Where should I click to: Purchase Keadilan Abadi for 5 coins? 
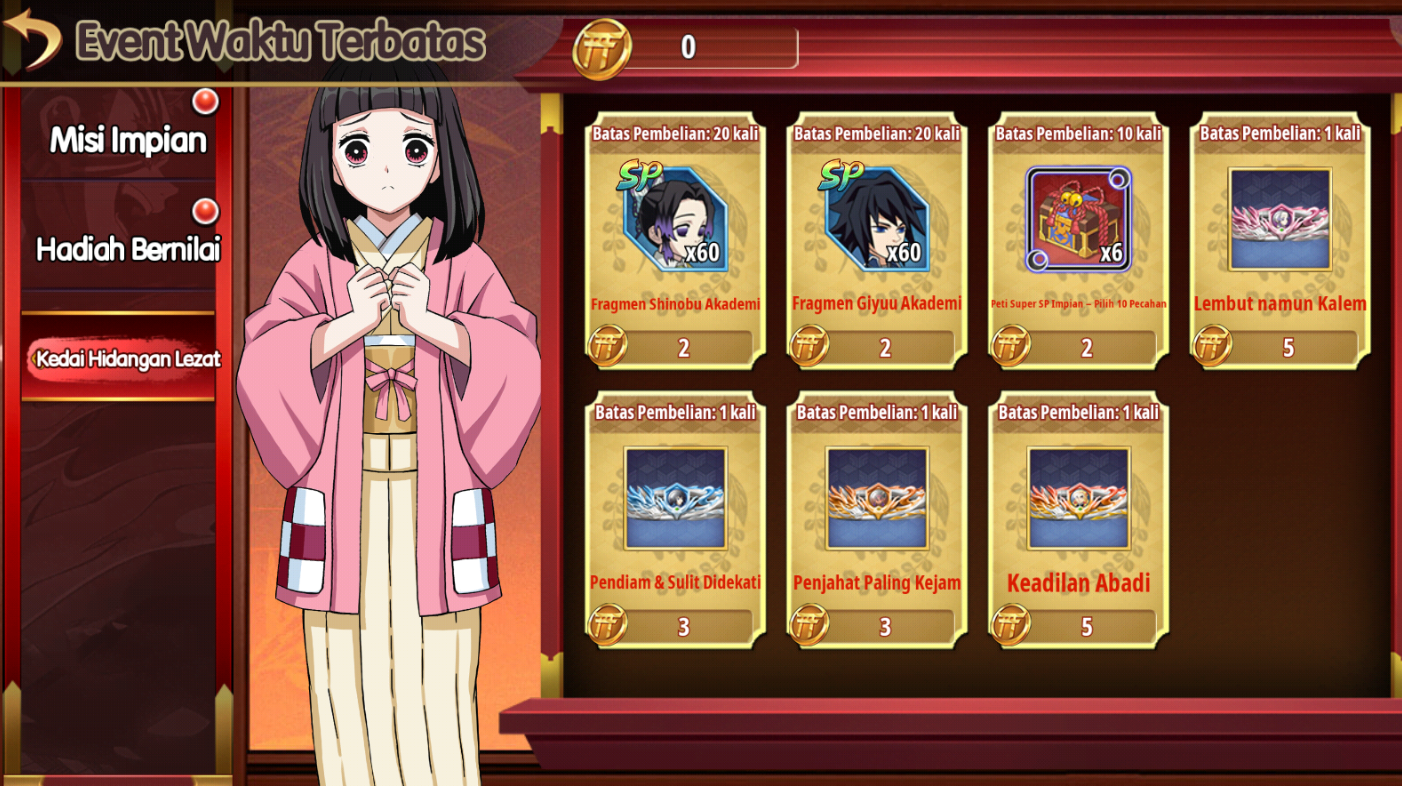[1086, 627]
